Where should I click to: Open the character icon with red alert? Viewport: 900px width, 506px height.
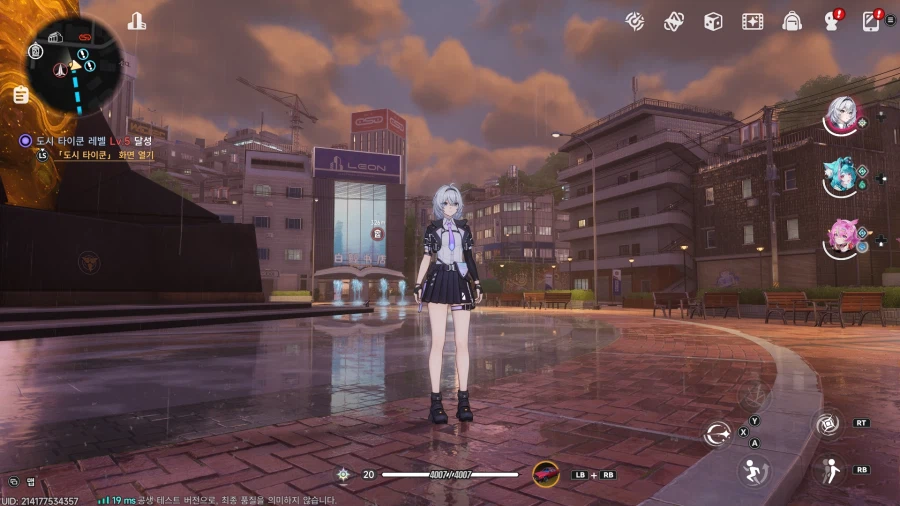831,20
